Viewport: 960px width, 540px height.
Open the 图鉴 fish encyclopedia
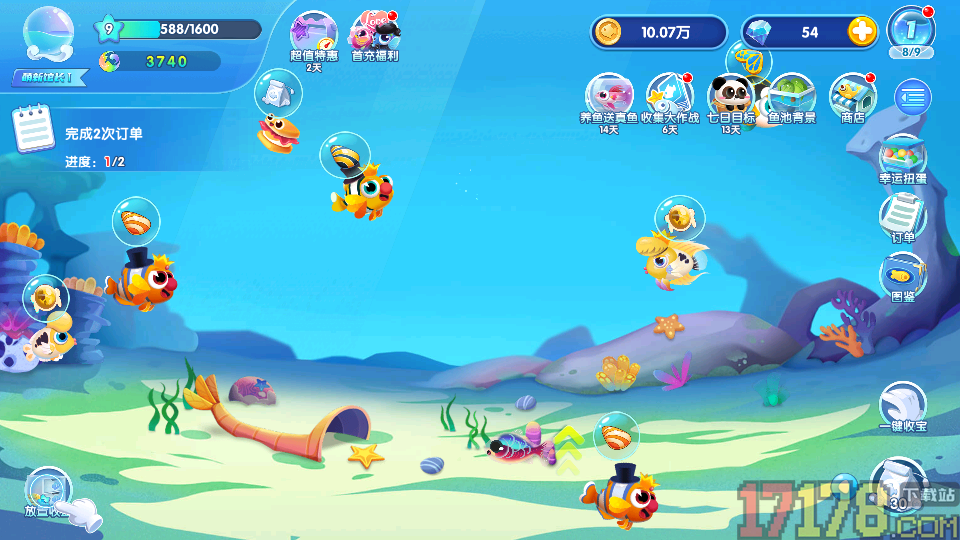902,277
